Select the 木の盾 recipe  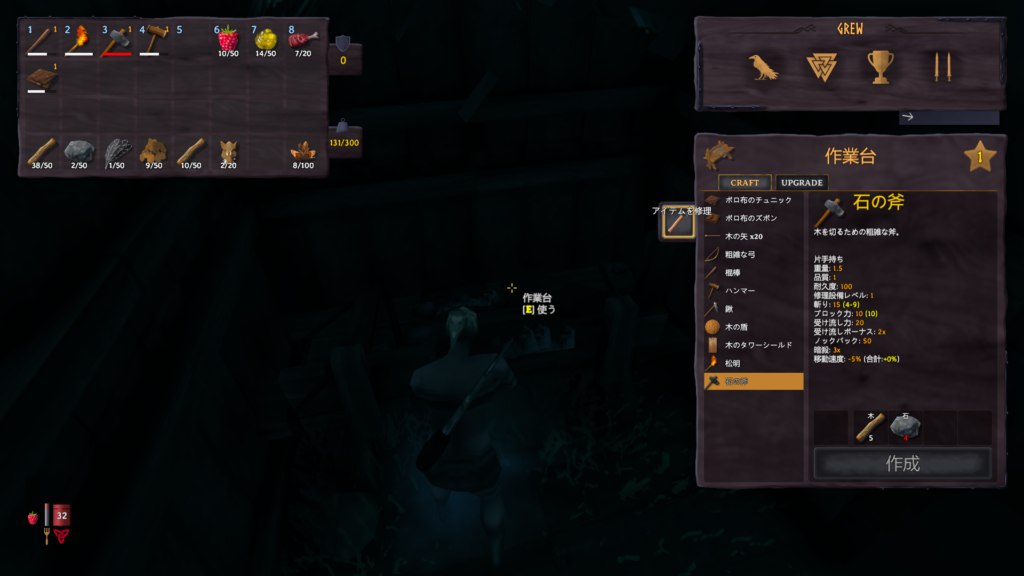pyautogui.click(x=756, y=327)
